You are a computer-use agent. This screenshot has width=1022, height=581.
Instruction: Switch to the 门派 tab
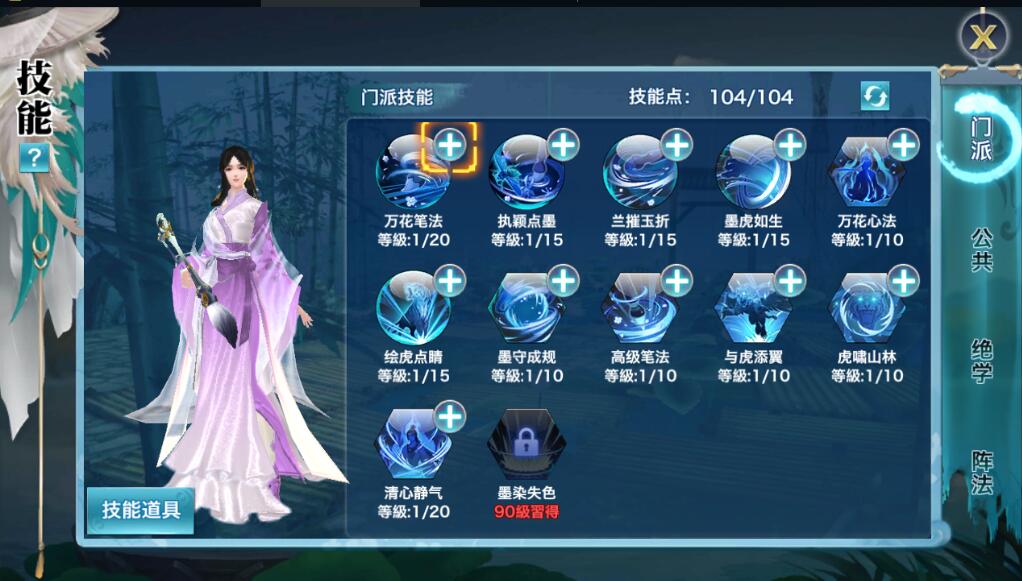(x=981, y=139)
